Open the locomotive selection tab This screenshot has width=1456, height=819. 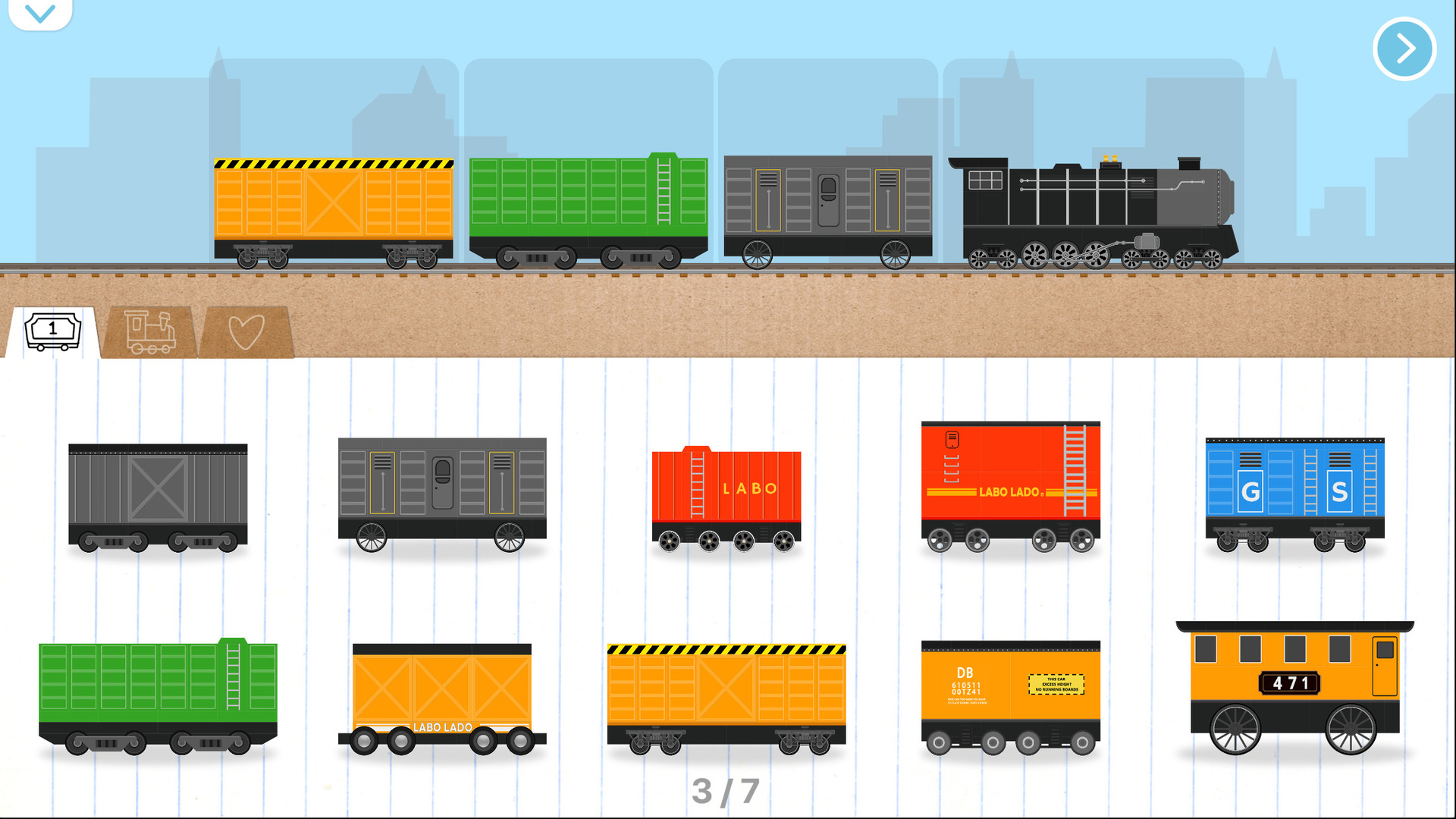coord(148,331)
